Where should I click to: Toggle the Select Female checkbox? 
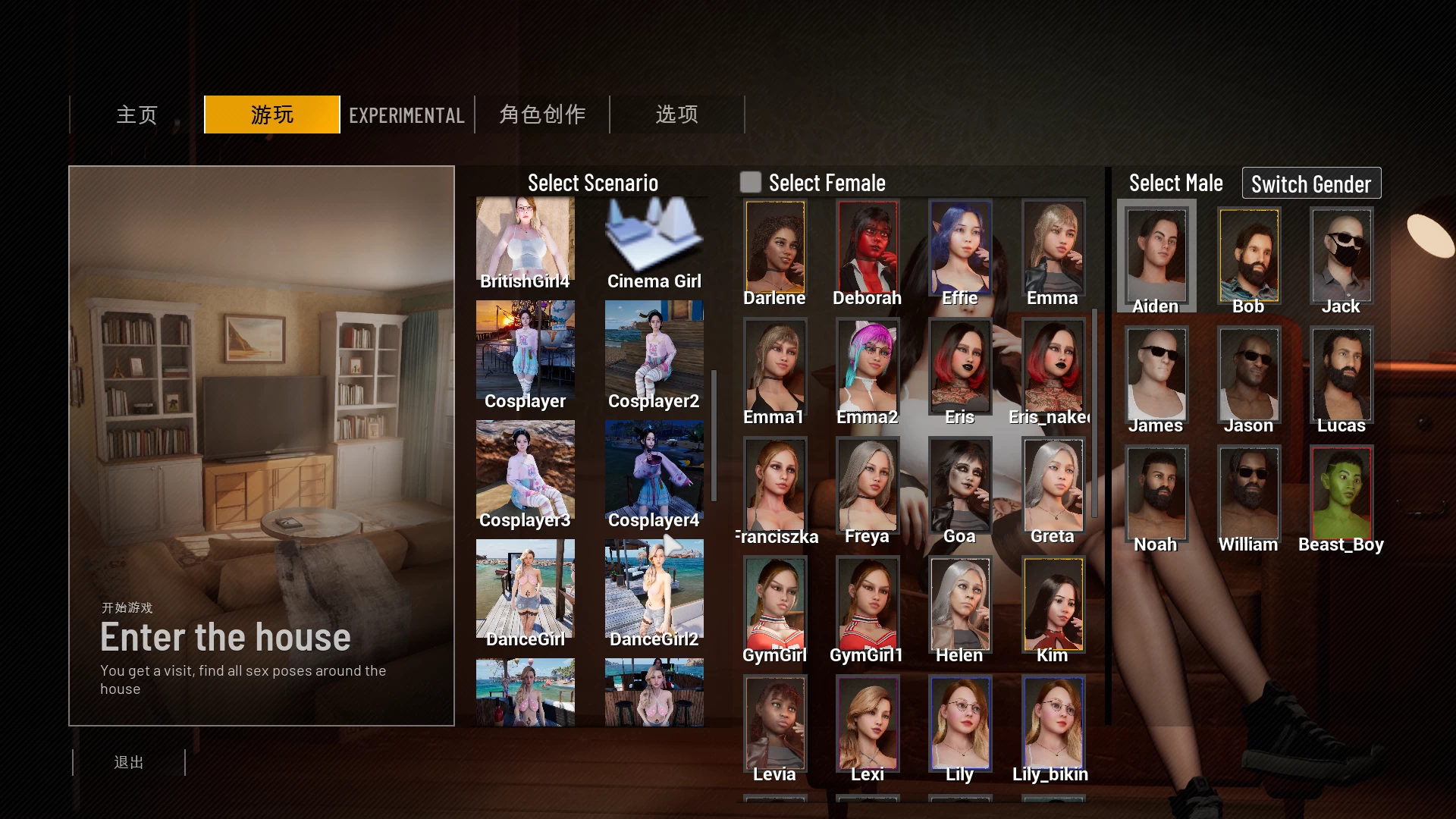coord(751,182)
